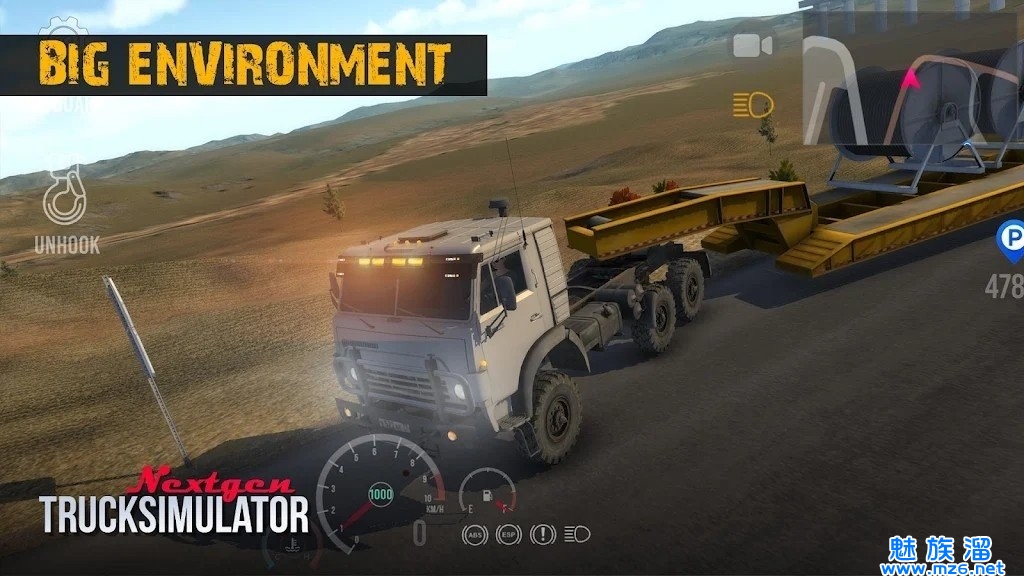Toggle the ABS indicator
This screenshot has height=576, width=1024.
click(x=475, y=535)
